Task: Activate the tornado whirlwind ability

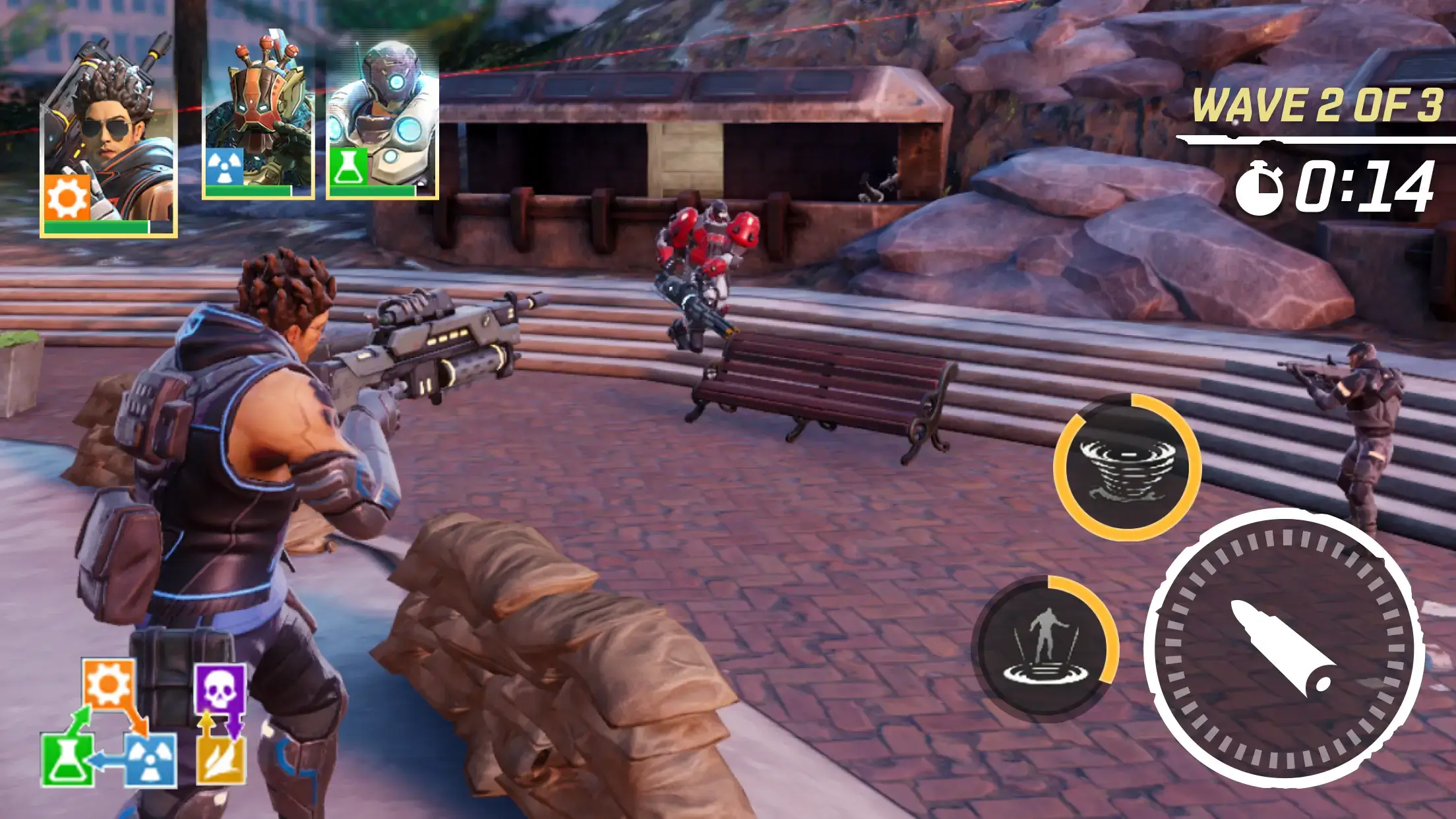Action: [1127, 468]
